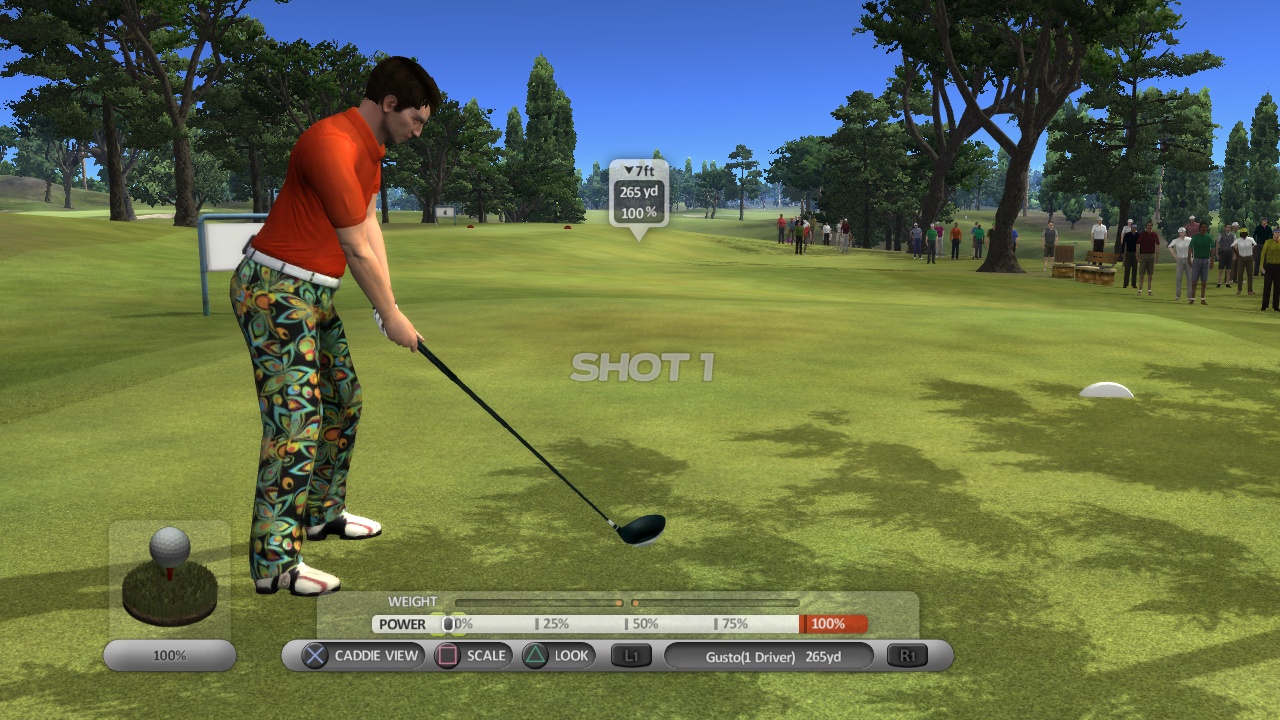Click the golf ball lie indicator icon
Screen dimensions: 1280x720
172,570
